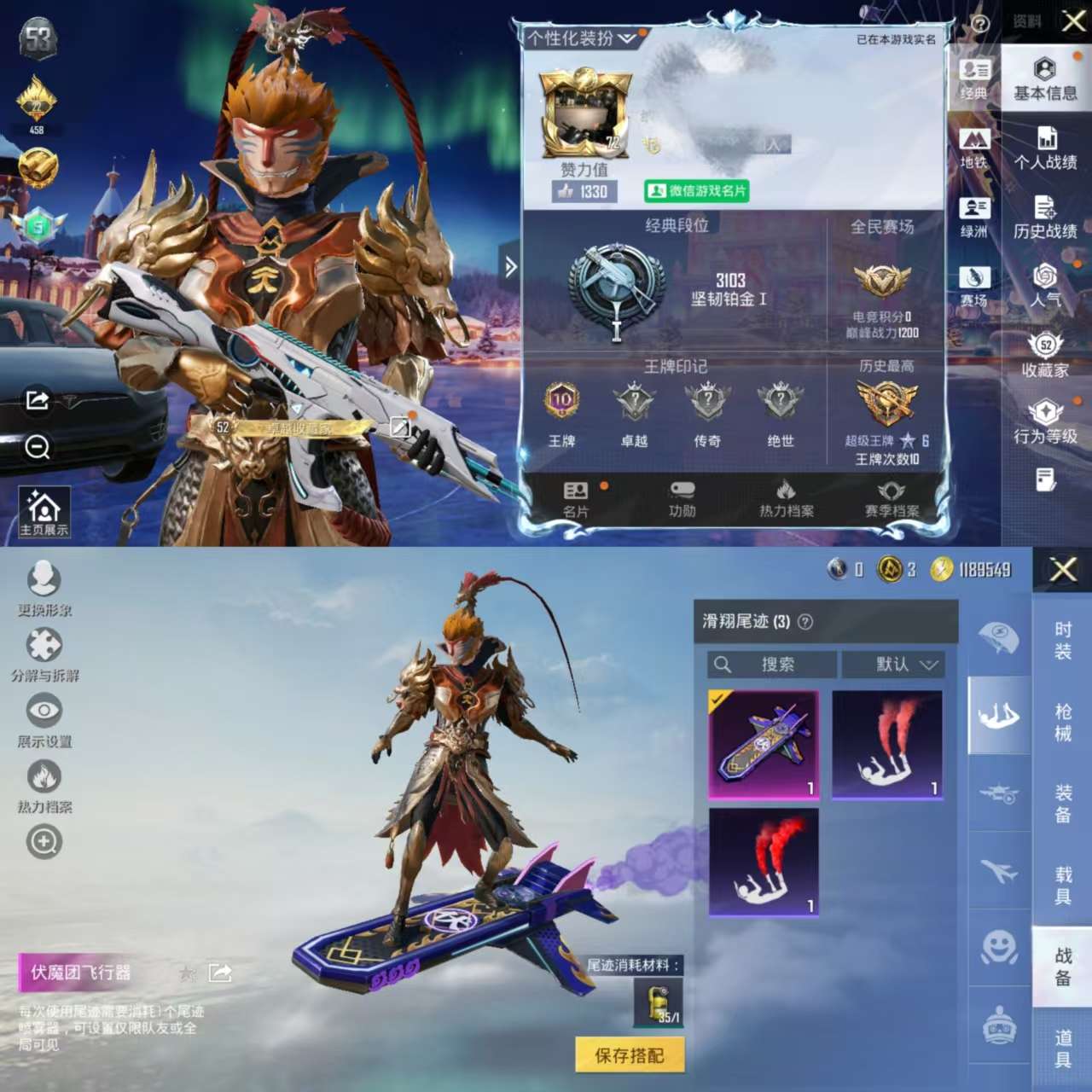Image resolution: width=1092 pixels, height=1092 pixels.
Task: Close the inventory with the X button
Action: tap(1062, 569)
